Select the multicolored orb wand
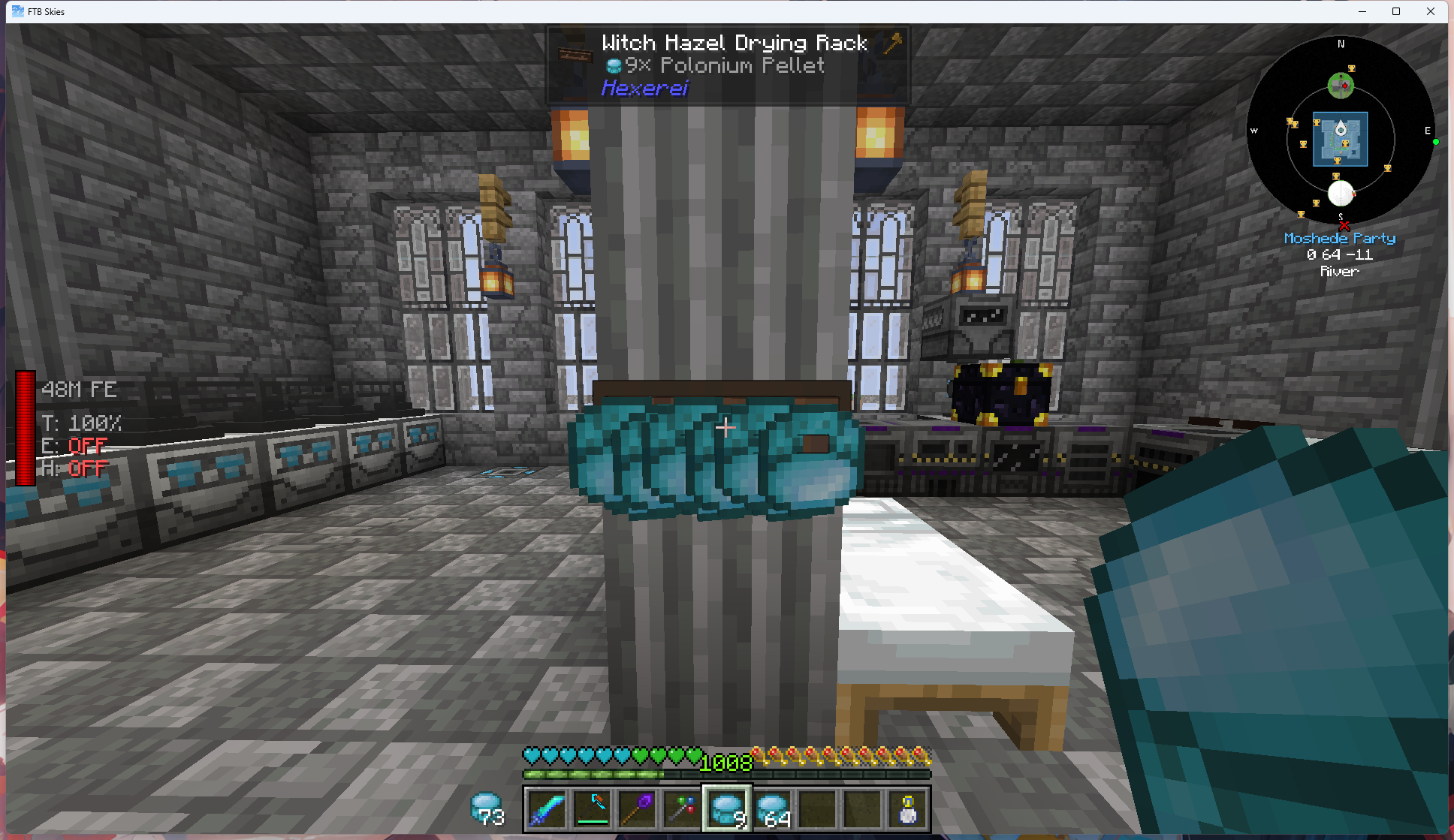1454x840 pixels. 681,808
